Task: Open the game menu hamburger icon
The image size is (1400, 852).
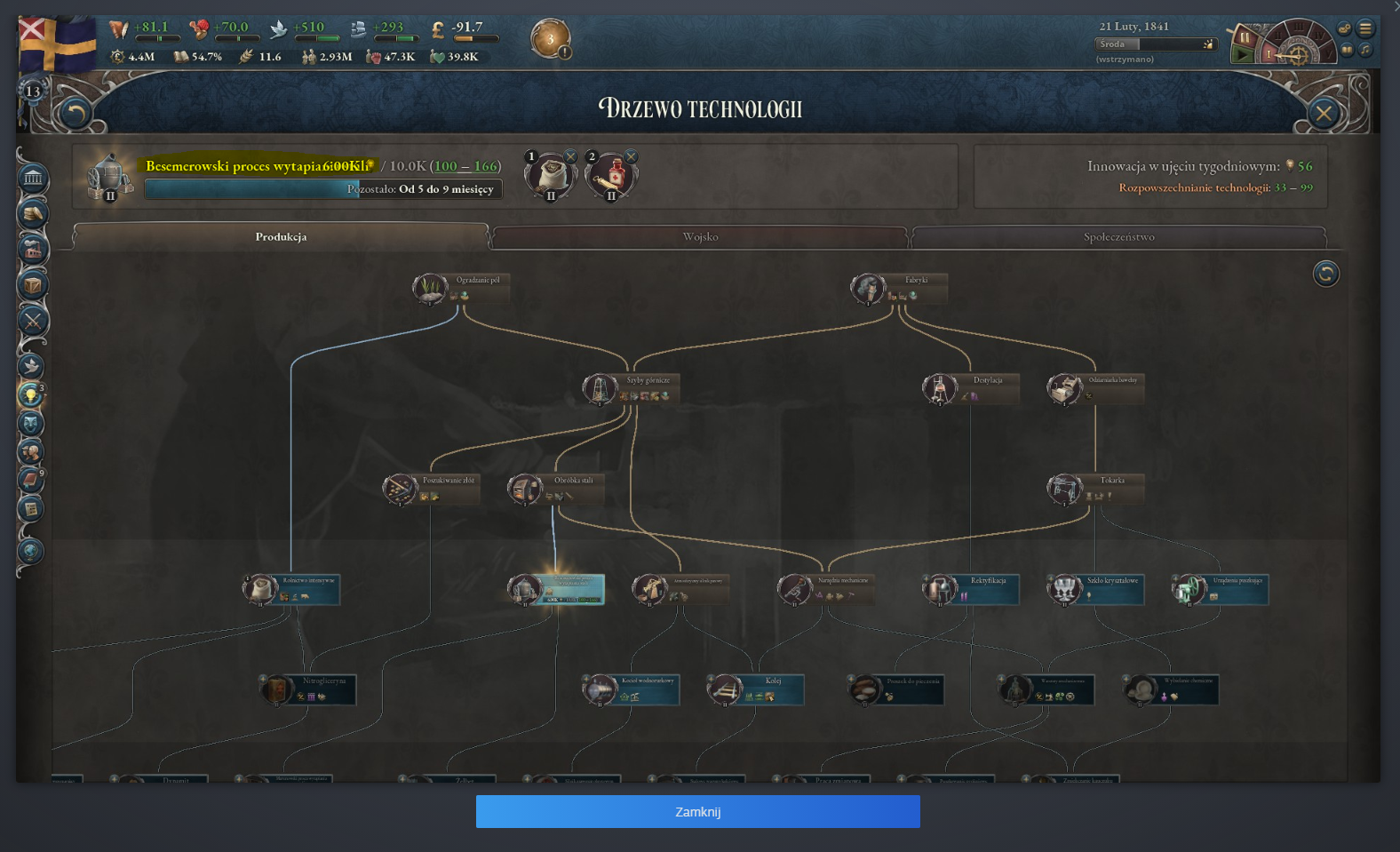Action: click(x=1365, y=28)
